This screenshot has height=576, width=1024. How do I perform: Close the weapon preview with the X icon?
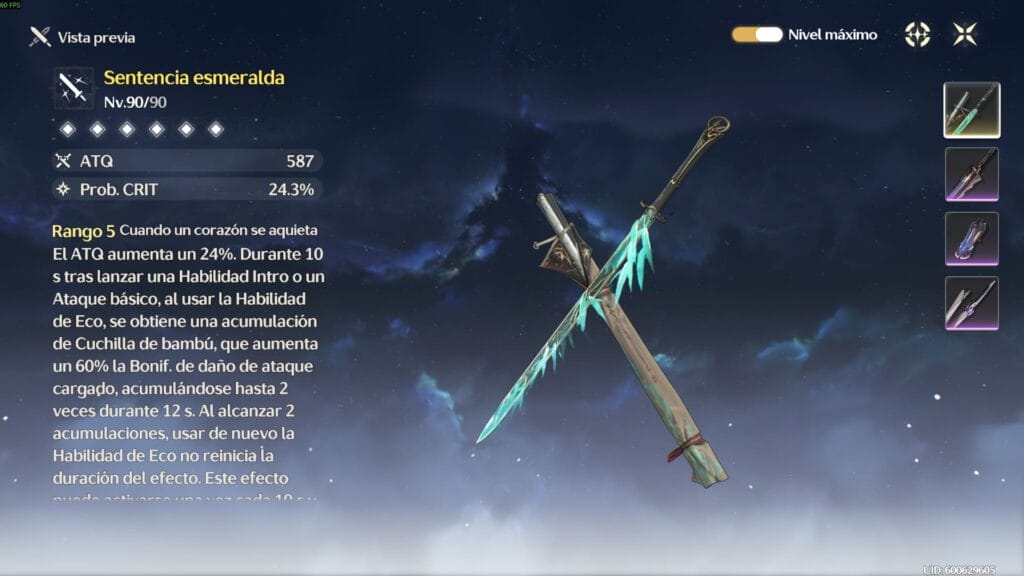(x=965, y=35)
